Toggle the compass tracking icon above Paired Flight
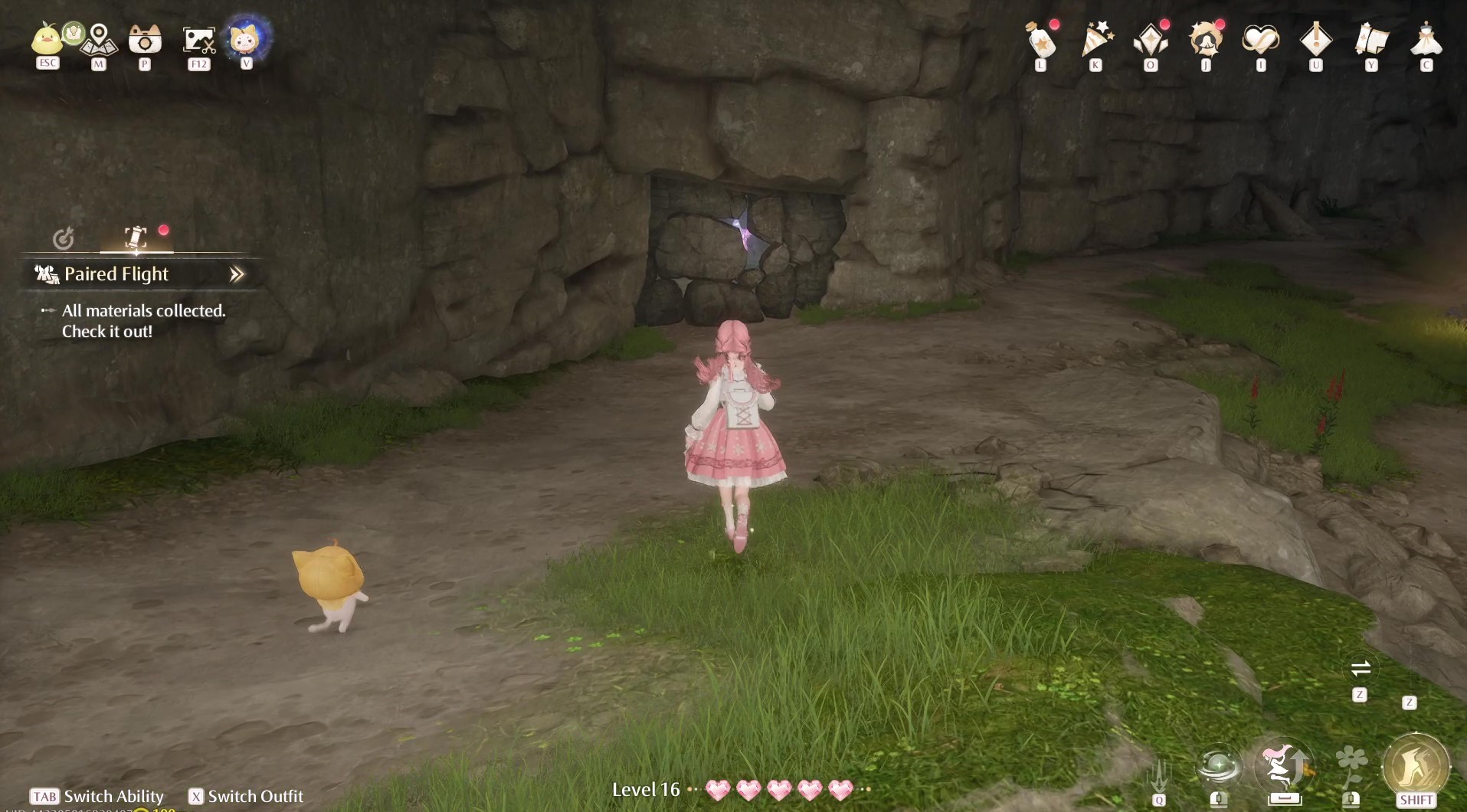1467x812 pixels. (65, 239)
